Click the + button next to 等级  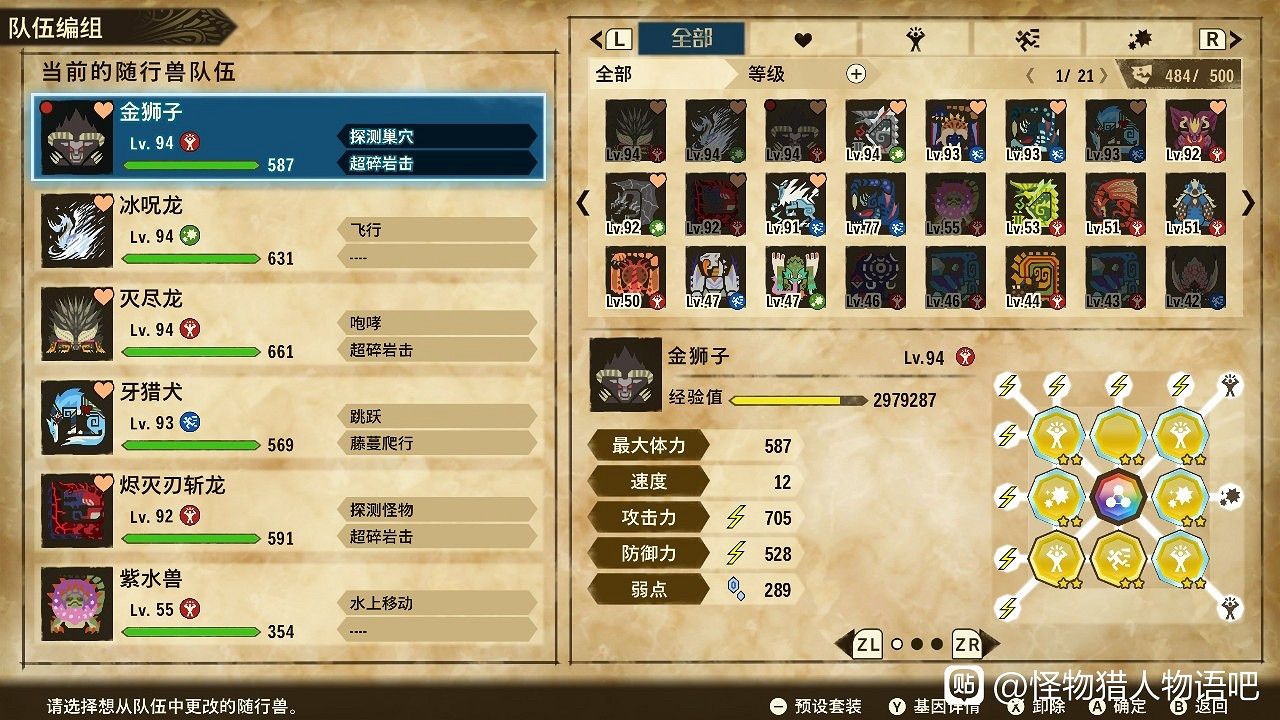click(x=855, y=74)
